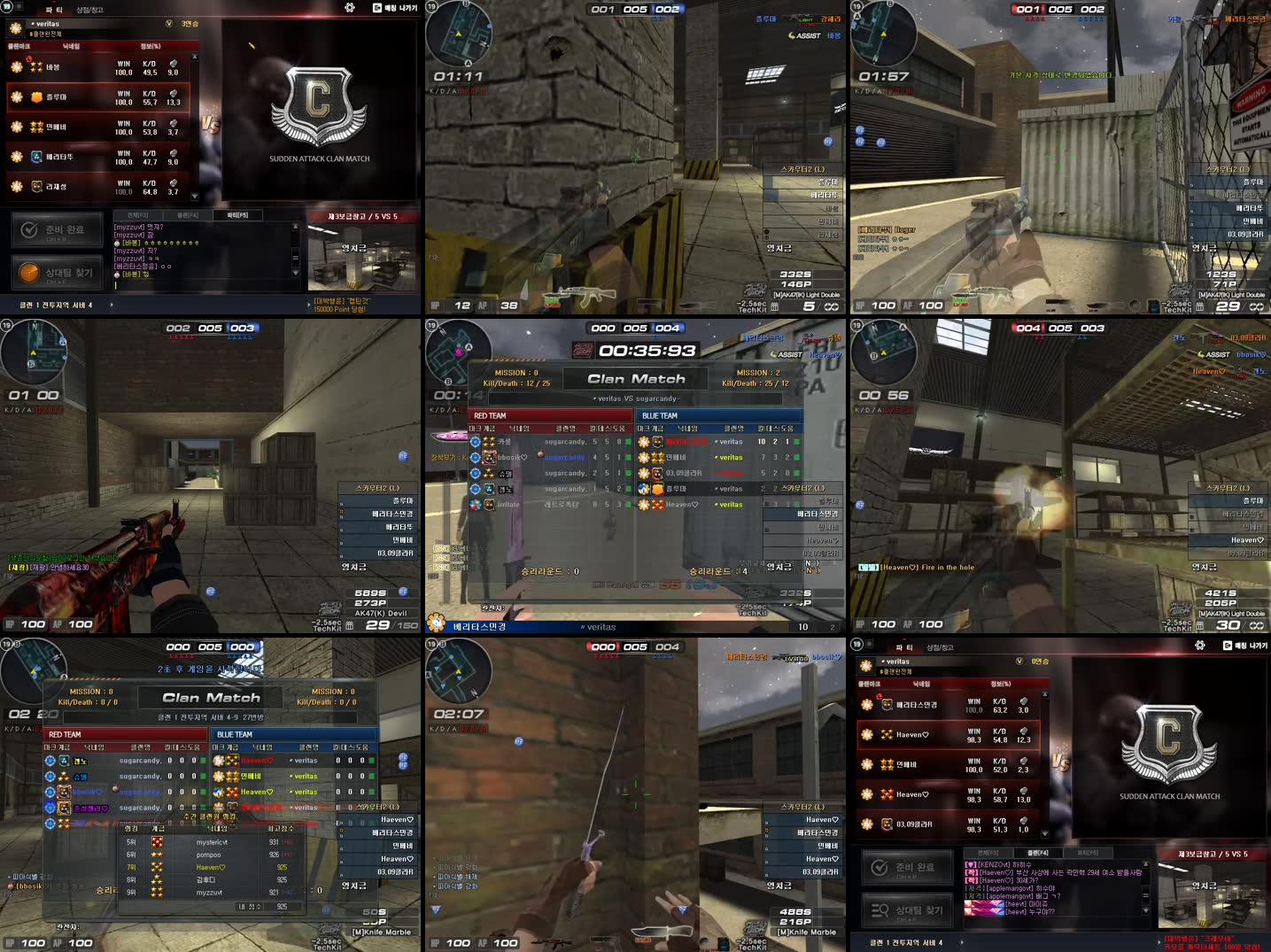Click the veritas clan emblem icon
The width and height of the screenshot is (1271, 952).
[15, 27]
